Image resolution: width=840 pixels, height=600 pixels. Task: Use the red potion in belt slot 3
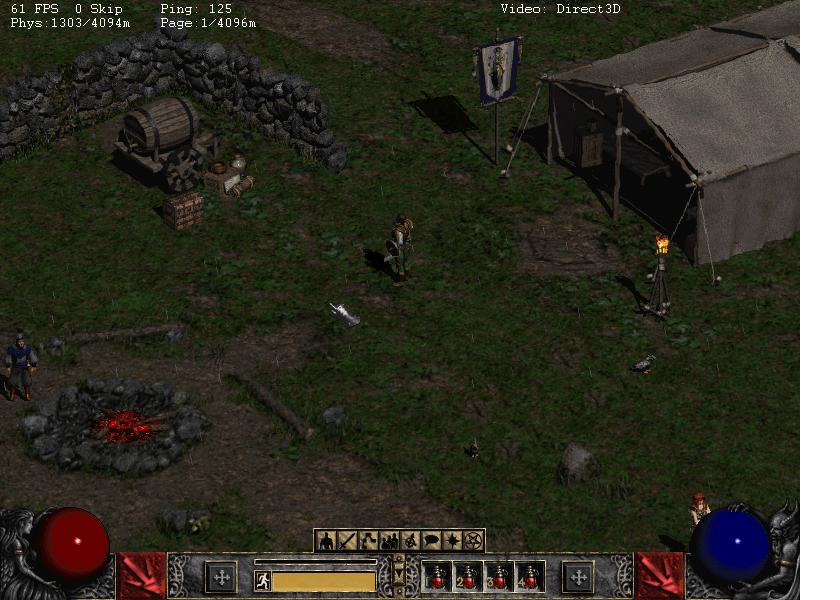tap(498, 577)
